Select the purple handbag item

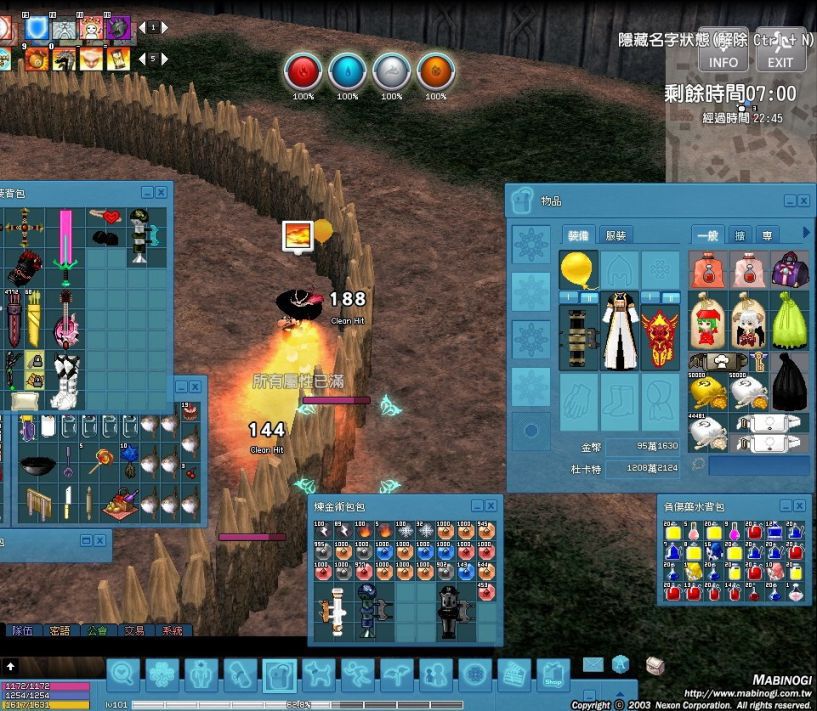point(789,269)
